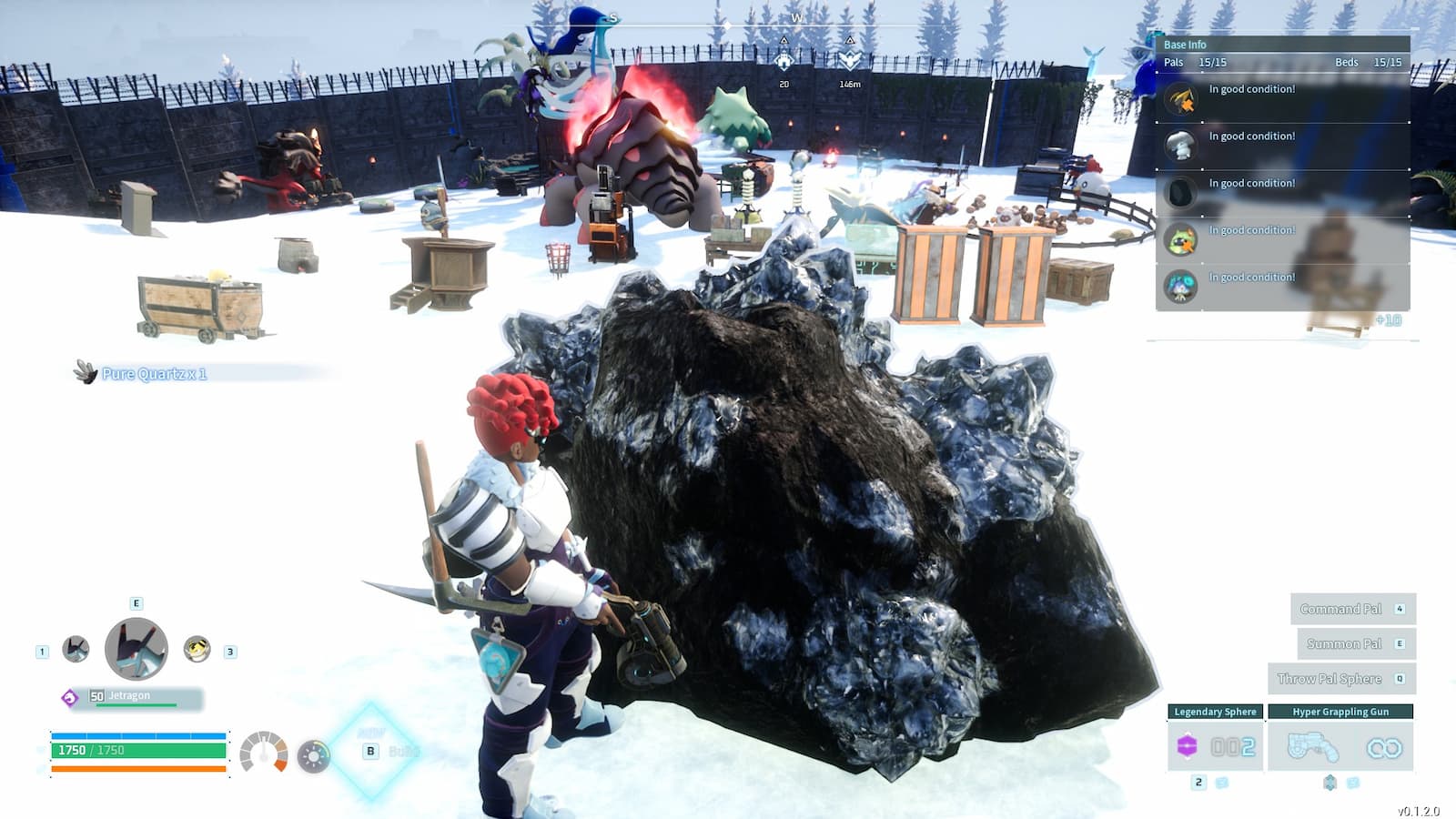Click the infinity ammo icon beside the grappling gun
Image resolution: width=1456 pixels, height=819 pixels.
tap(1382, 746)
